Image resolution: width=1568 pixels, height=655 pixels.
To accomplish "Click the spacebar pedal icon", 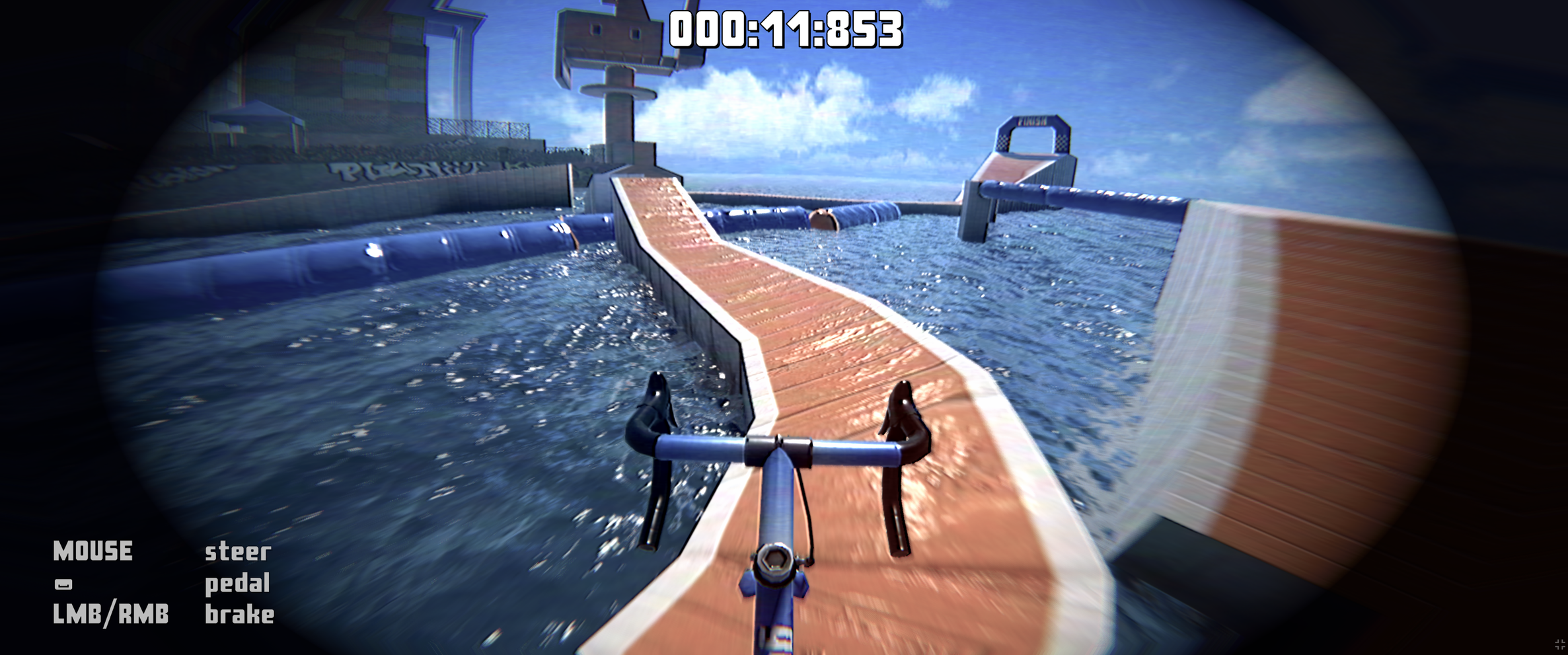I will pyautogui.click(x=63, y=584).
